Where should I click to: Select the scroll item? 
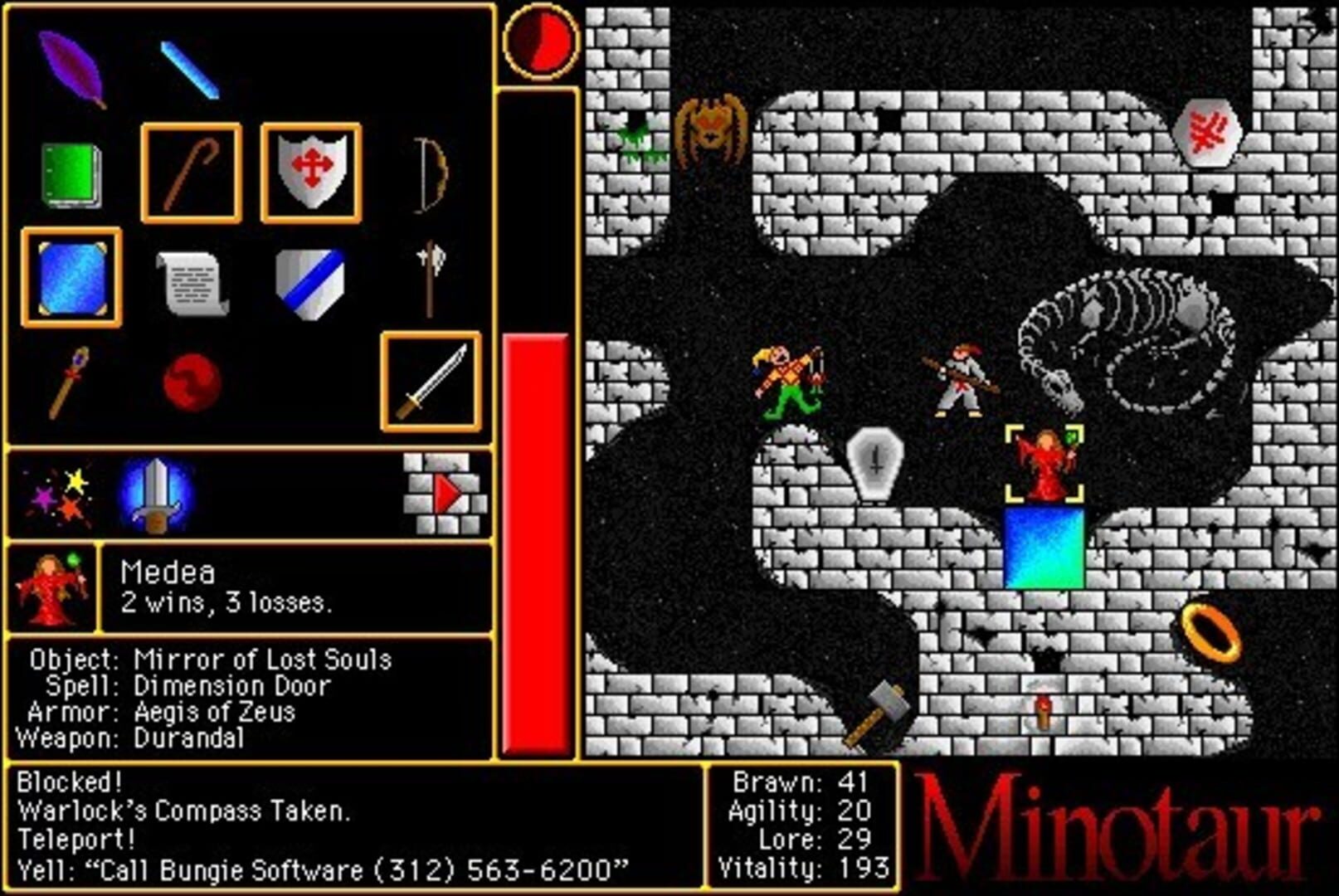[191, 286]
